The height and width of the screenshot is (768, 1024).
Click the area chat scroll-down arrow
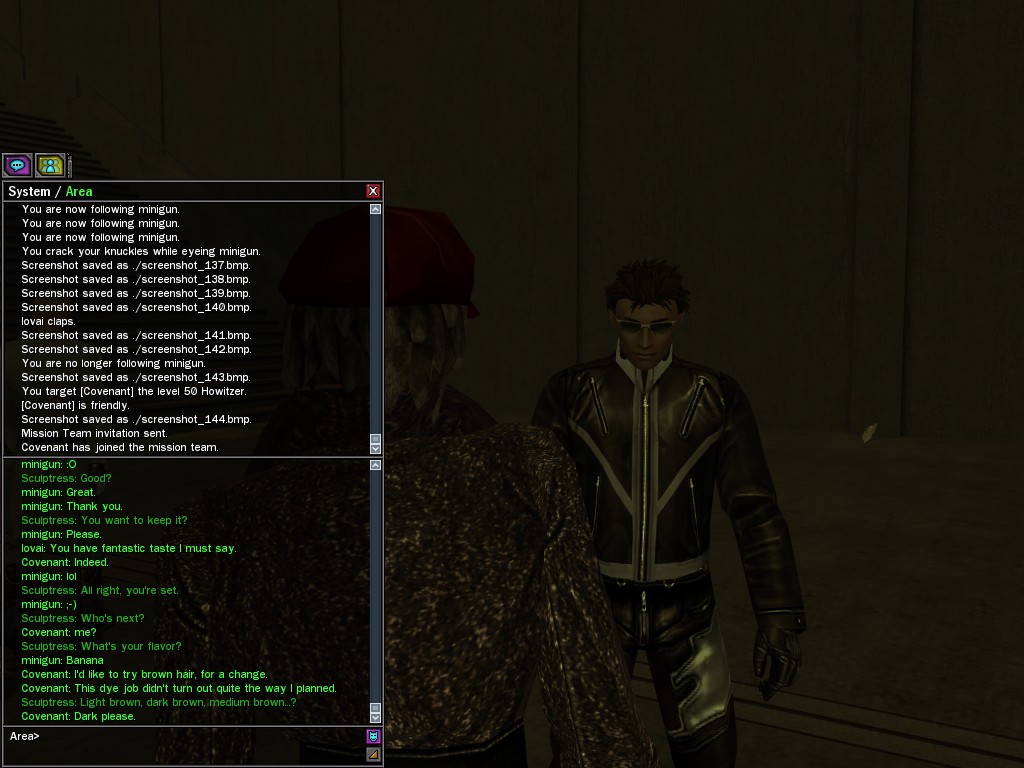pyautogui.click(x=375, y=716)
